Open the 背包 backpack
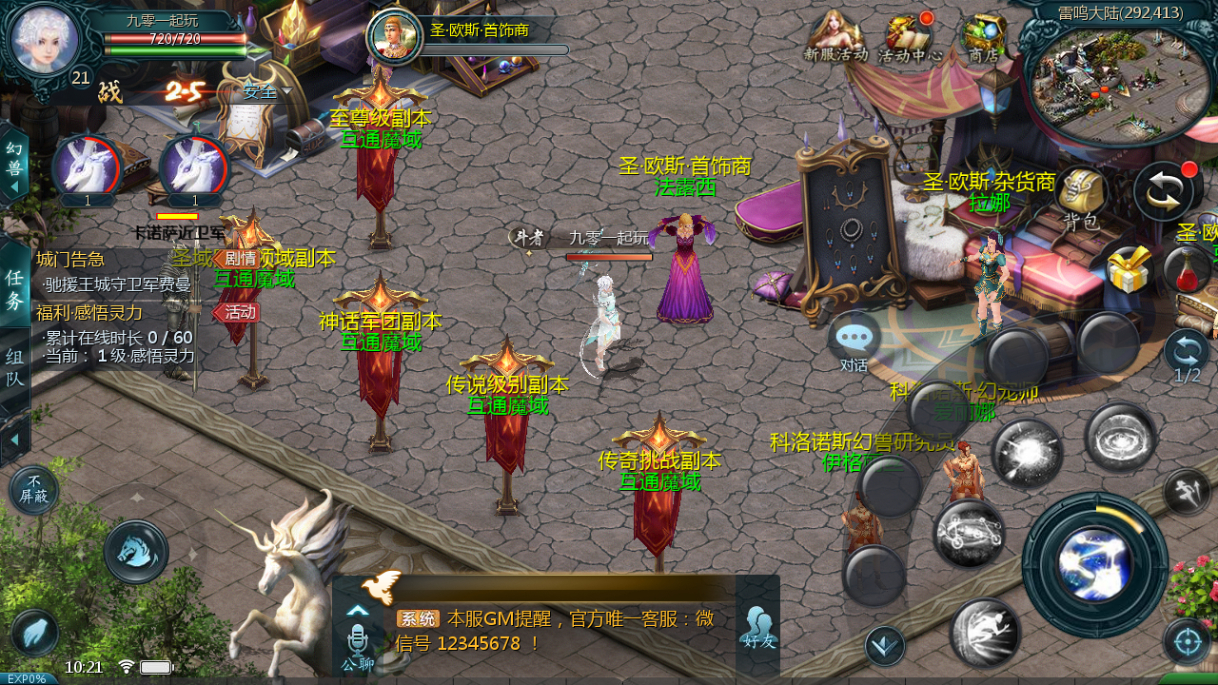 [x=1081, y=195]
